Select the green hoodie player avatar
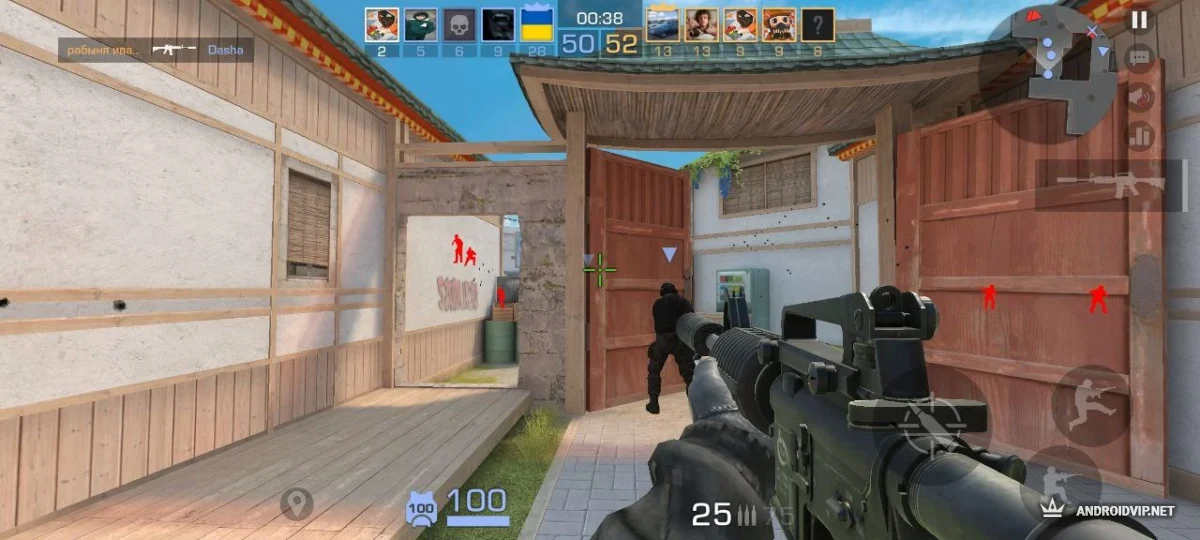1200x540 pixels. point(420,25)
